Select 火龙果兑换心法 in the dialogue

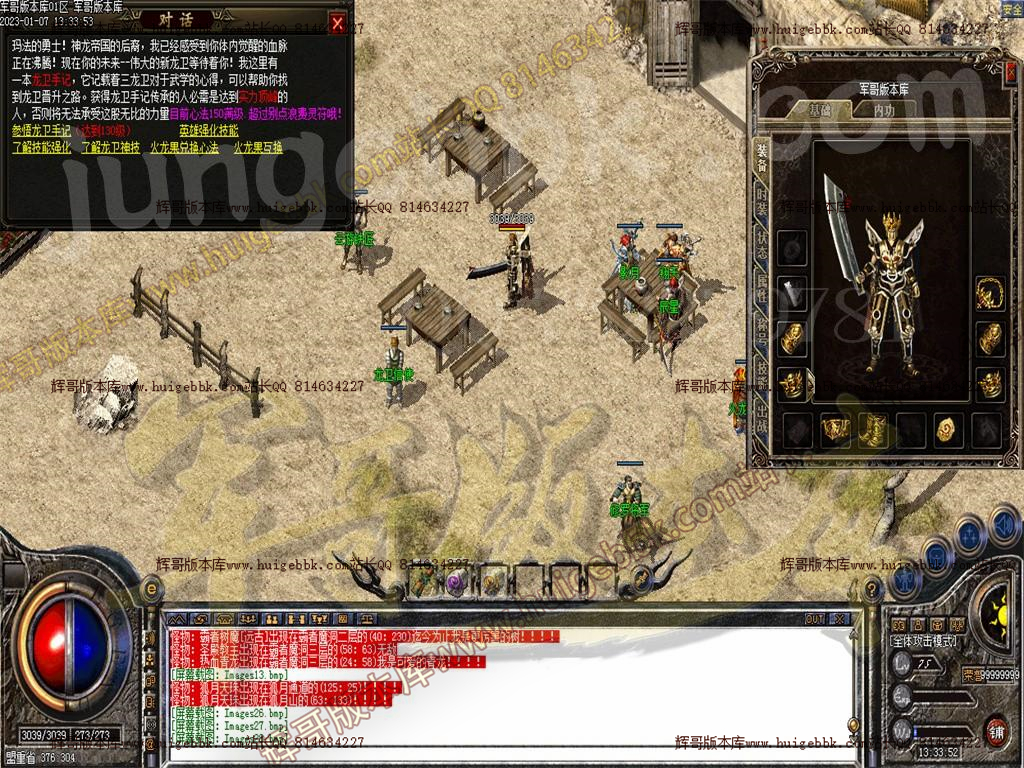coord(184,147)
